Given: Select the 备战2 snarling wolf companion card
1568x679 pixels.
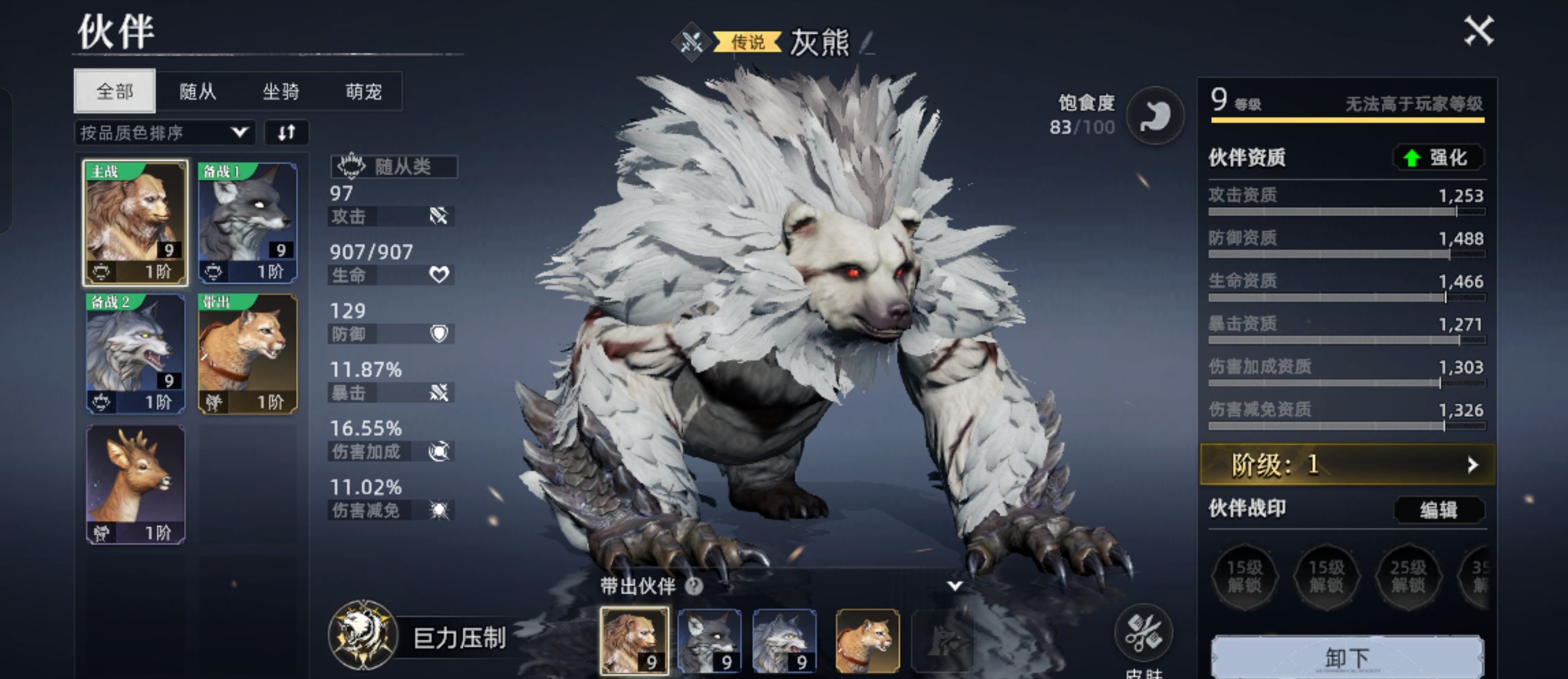Looking at the screenshot, I should tap(135, 354).
